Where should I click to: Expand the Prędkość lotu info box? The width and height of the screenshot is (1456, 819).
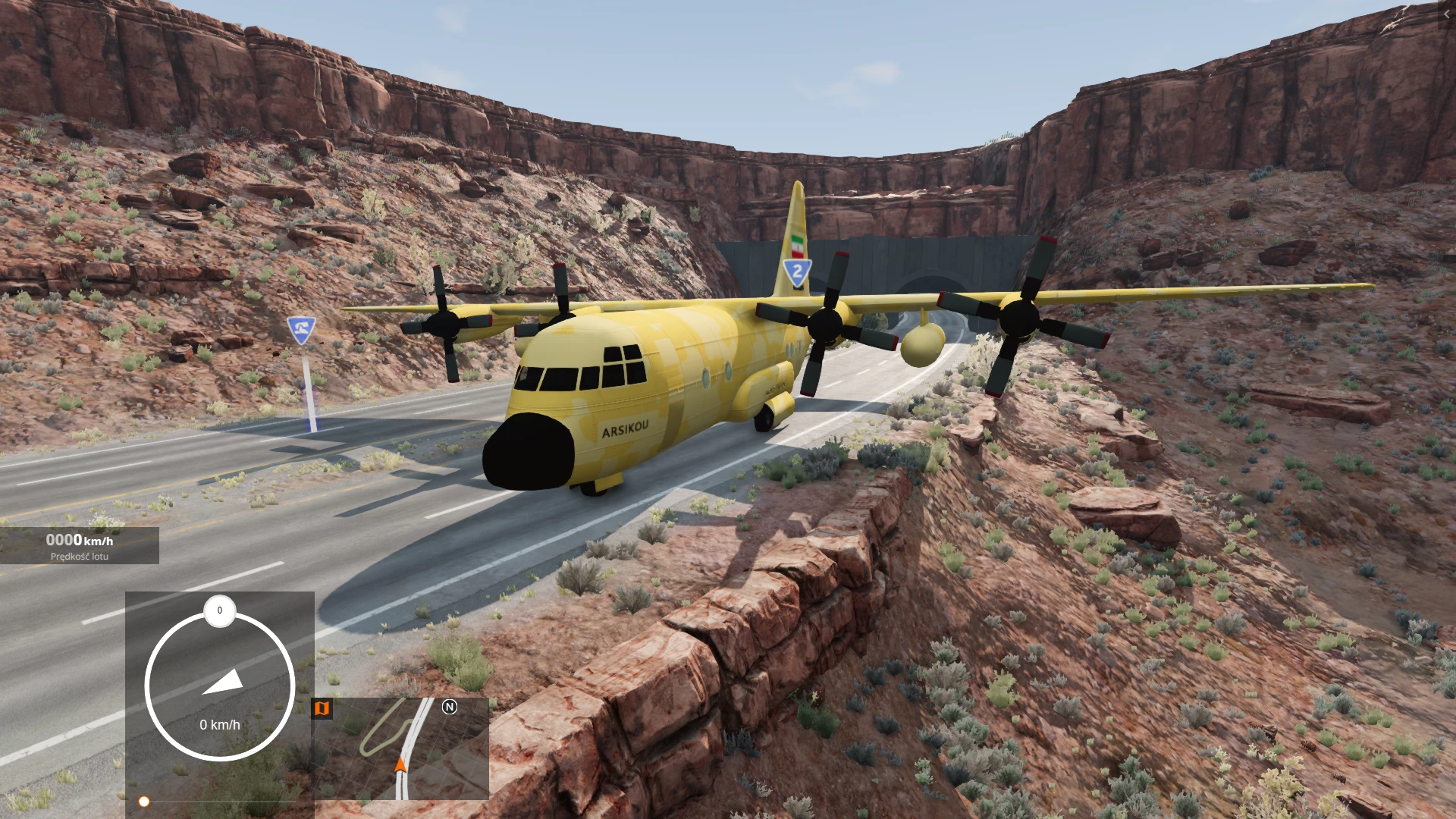(78, 546)
